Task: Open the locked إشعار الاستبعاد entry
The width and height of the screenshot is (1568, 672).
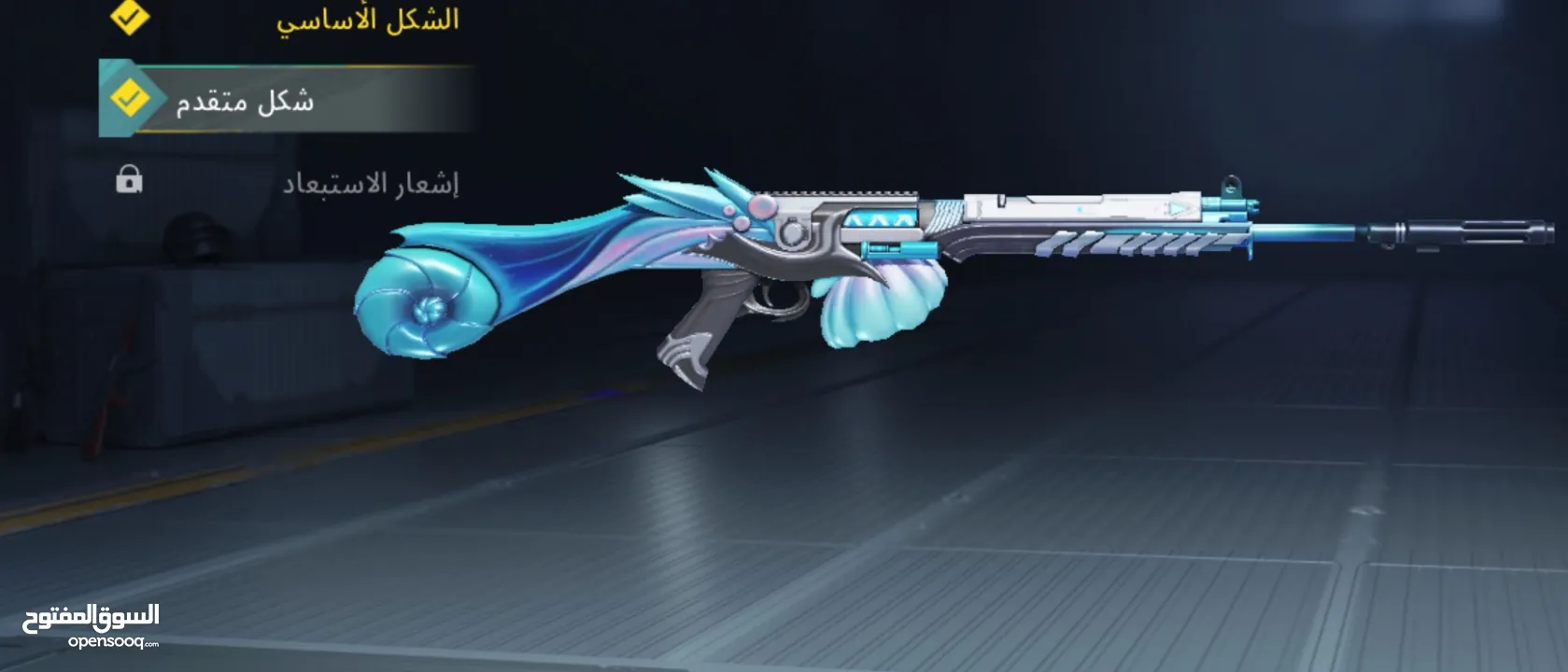Action: click(x=370, y=183)
